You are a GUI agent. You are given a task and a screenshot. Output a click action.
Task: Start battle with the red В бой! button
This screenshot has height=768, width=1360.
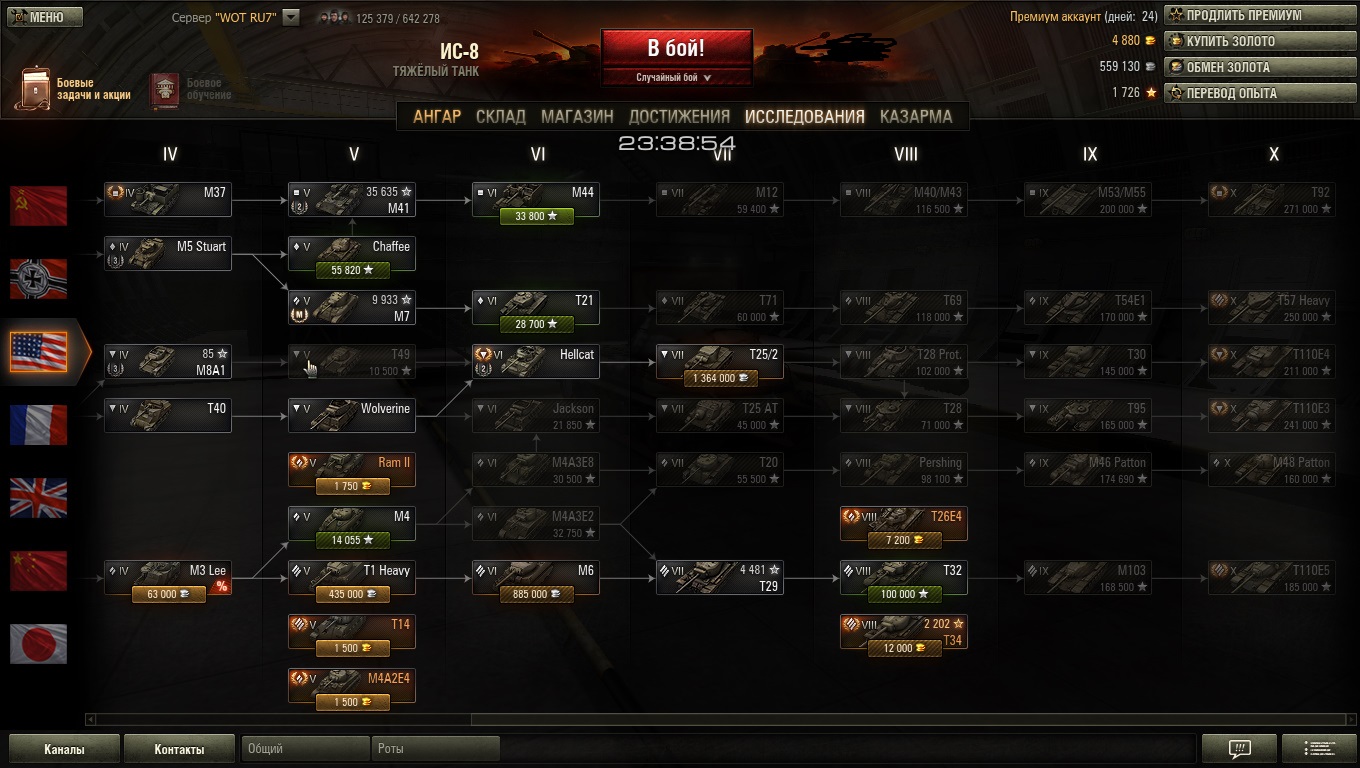point(676,48)
